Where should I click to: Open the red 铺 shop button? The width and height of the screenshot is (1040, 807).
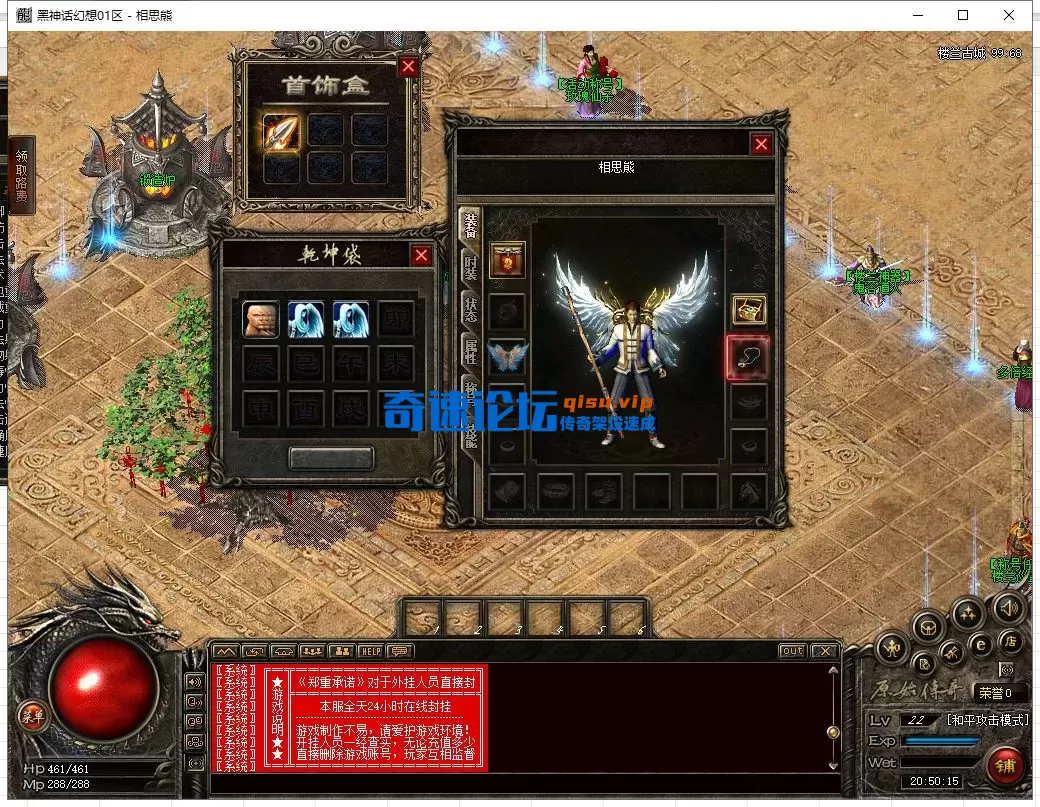pos(1005,766)
